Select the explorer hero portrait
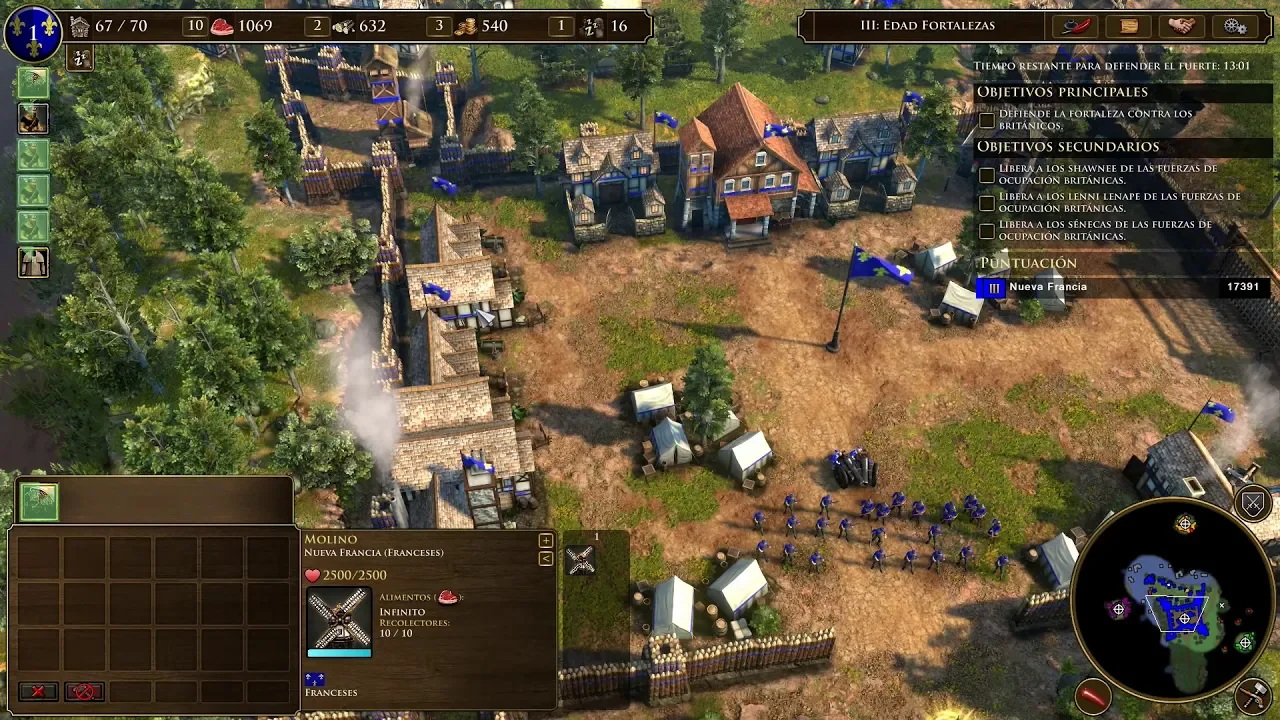 33,120
